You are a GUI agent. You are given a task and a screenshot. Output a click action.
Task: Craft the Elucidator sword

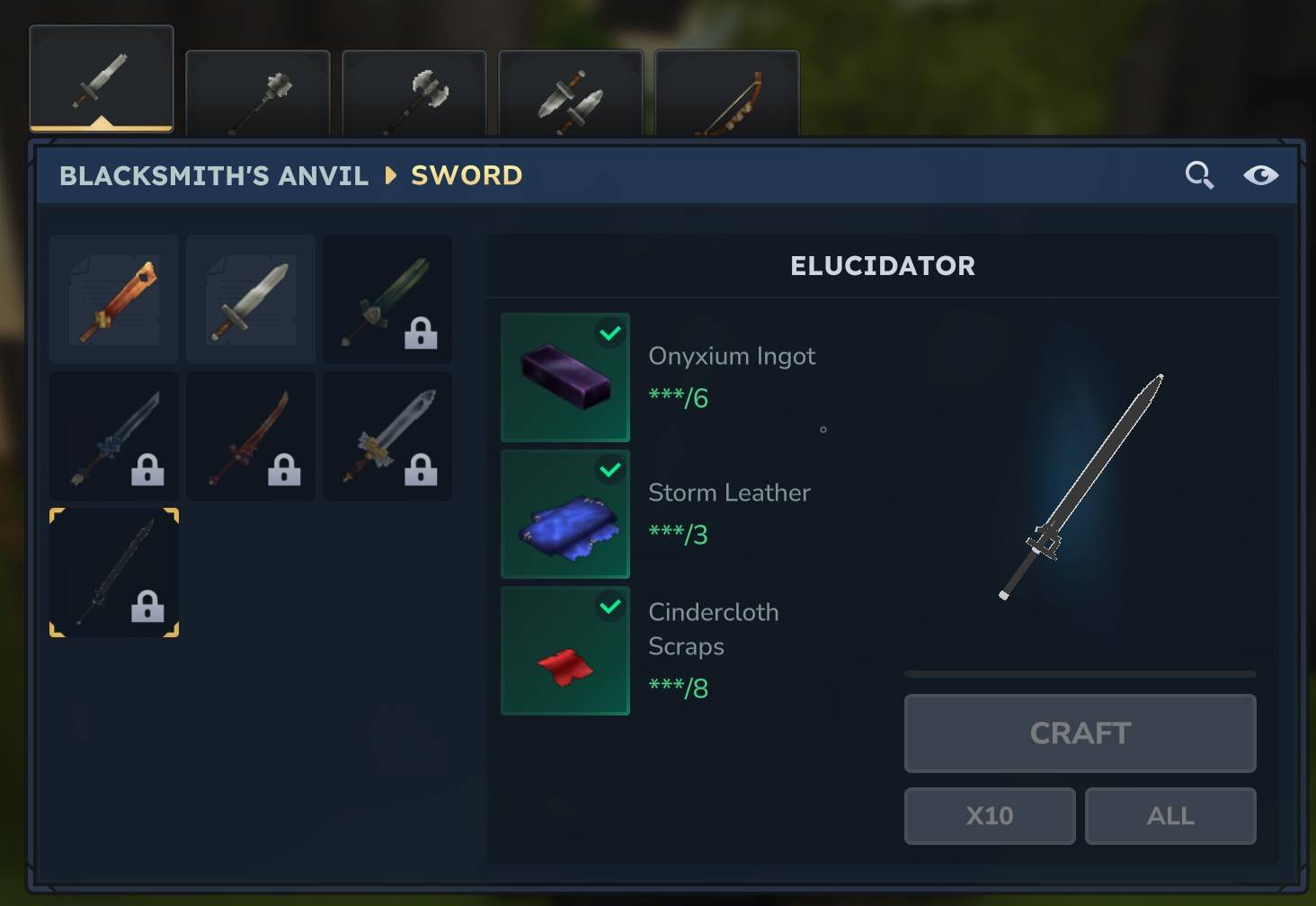pyautogui.click(x=1080, y=733)
